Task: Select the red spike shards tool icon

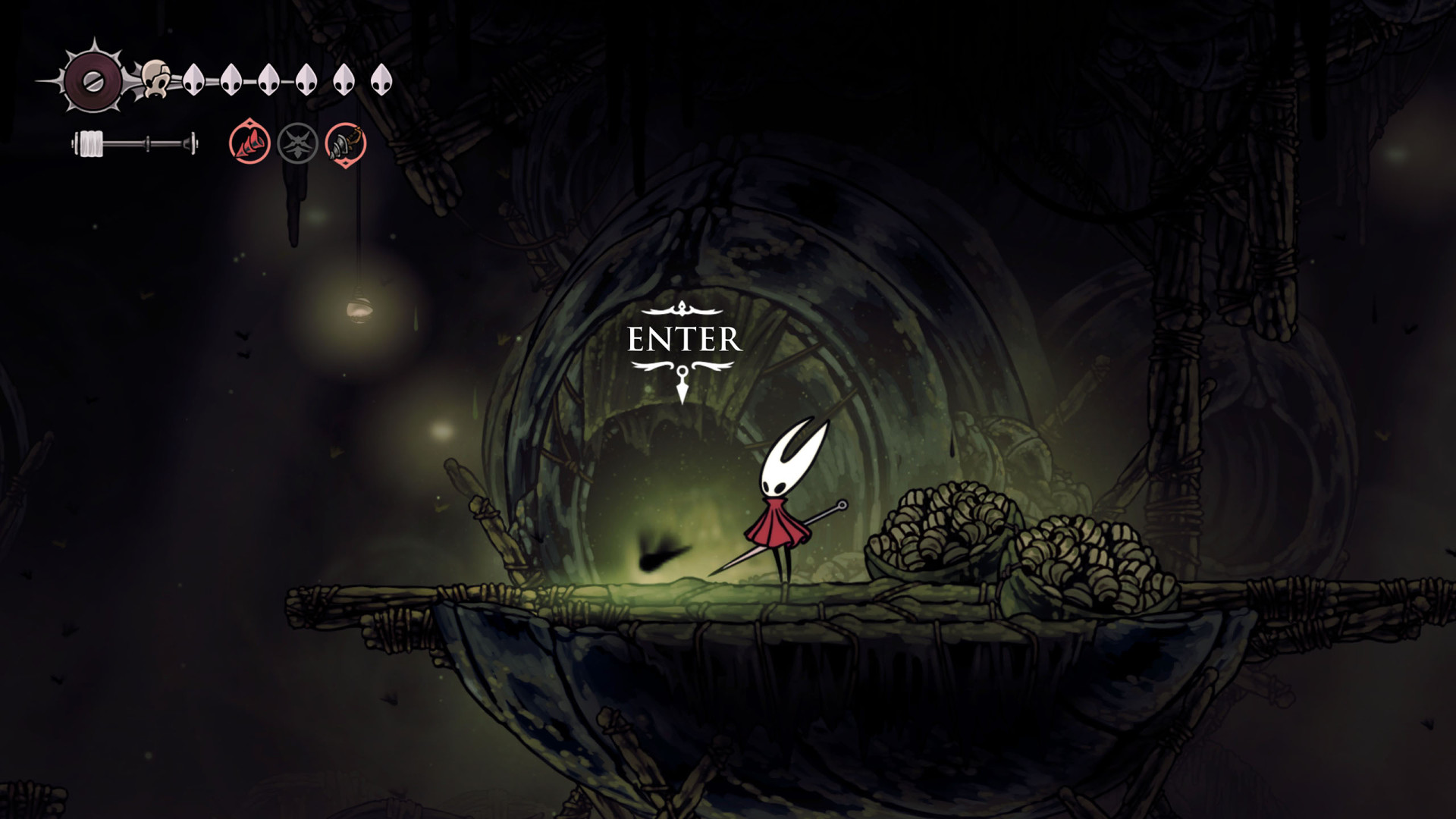Action: pyautogui.click(x=249, y=143)
